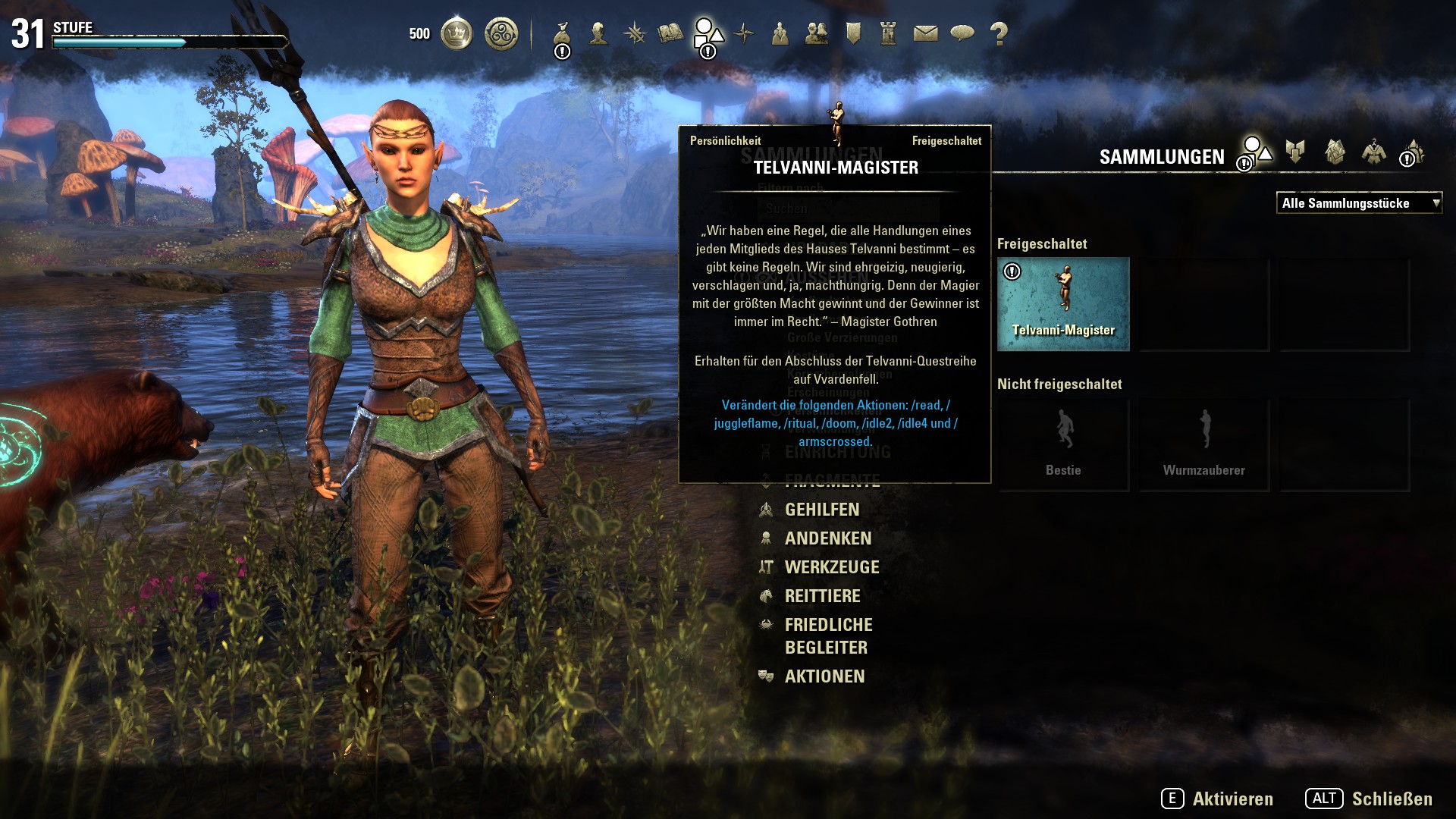This screenshot has height=819, width=1456.
Task: Select the locked Wurmzauberer personality
Action: (1203, 445)
